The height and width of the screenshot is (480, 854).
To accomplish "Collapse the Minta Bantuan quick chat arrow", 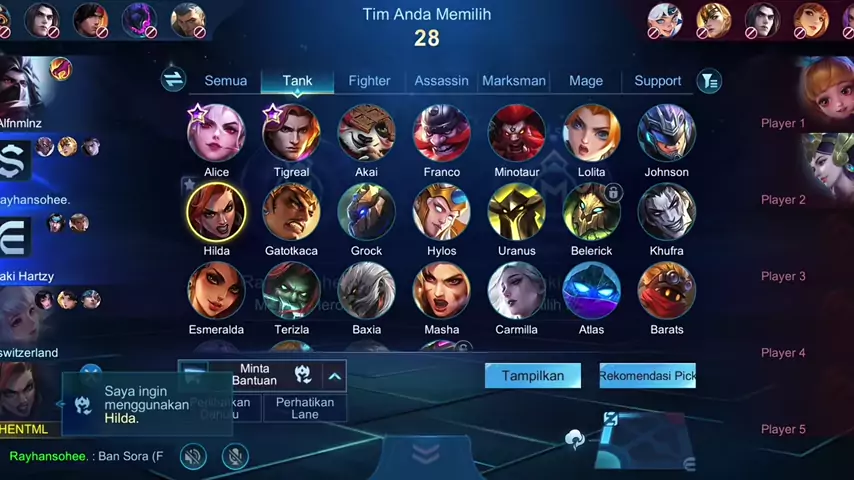I will [x=334, y=375].
